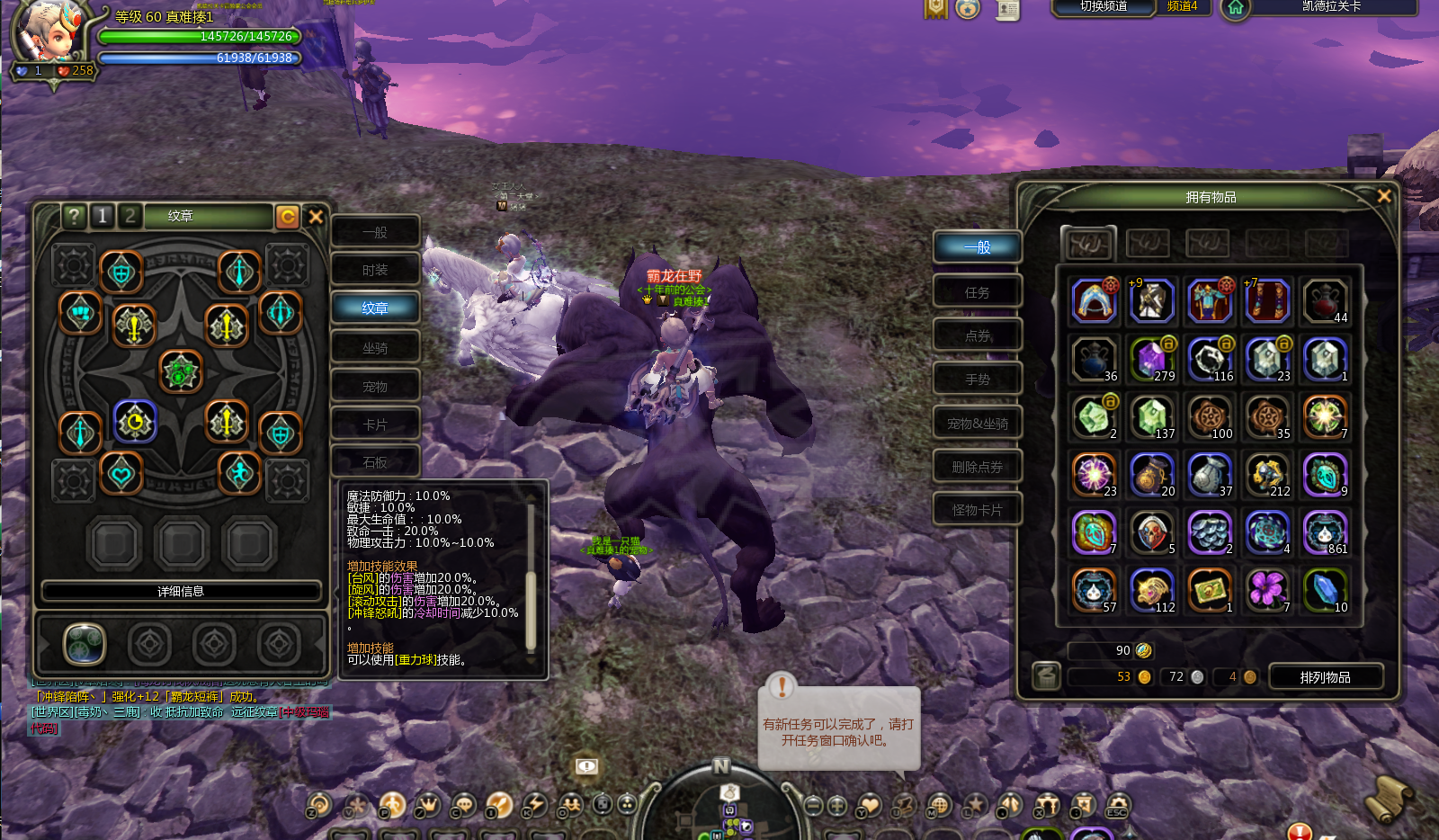Switch to the 时装 equipment tab
Screen dimensions: 1439x840
375,270
